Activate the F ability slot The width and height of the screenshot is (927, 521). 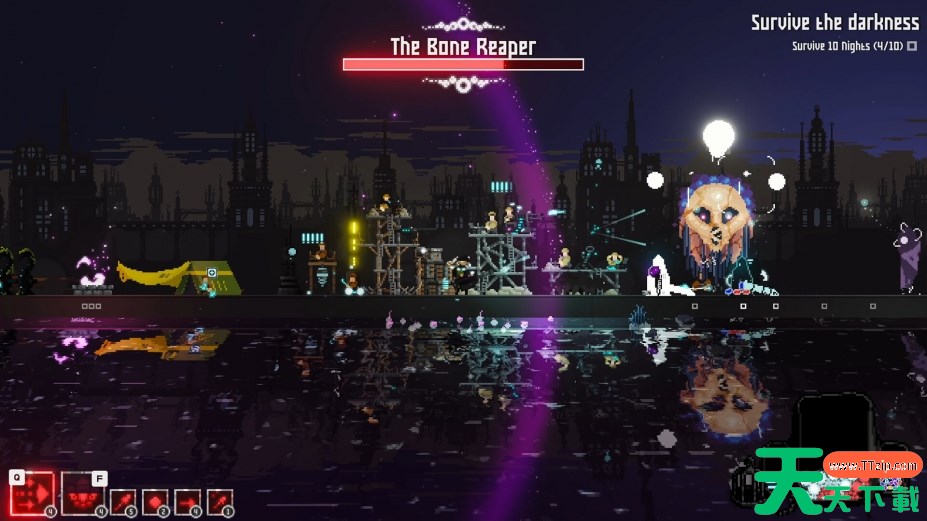coord(83,493)
